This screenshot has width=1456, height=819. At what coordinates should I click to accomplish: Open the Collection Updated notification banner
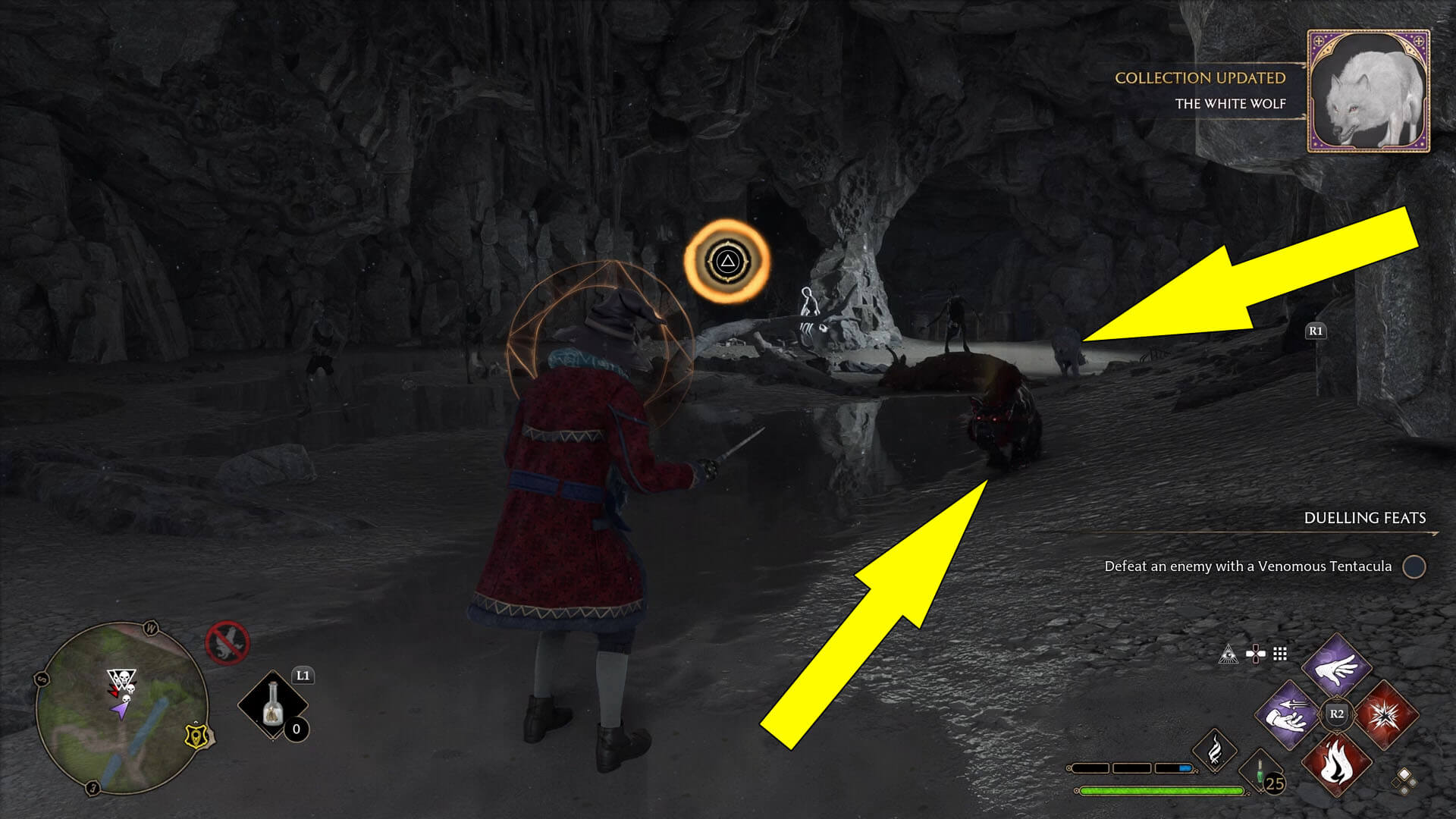1200,79
